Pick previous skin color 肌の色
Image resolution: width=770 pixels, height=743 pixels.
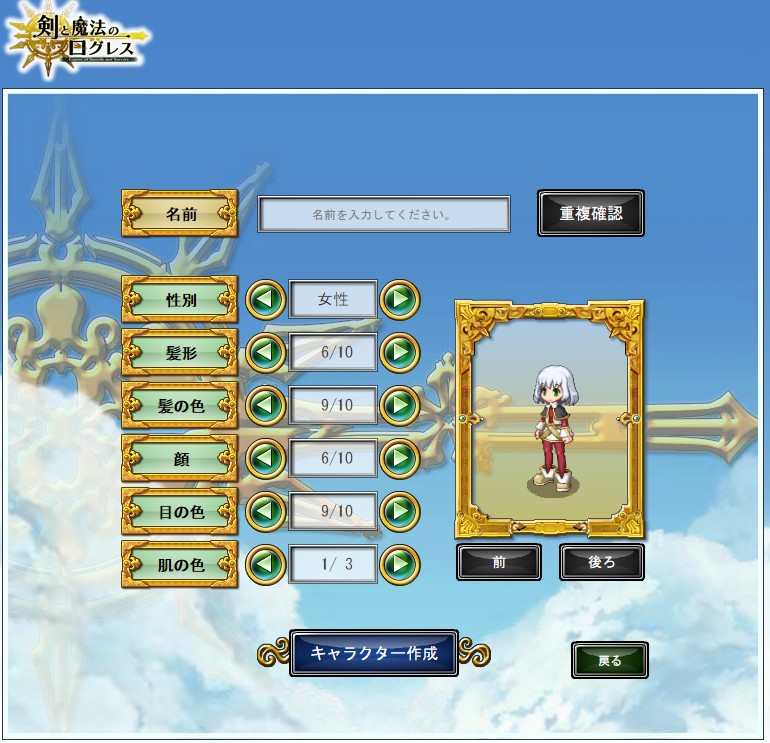pyautogui.click(x=265, y=564)
